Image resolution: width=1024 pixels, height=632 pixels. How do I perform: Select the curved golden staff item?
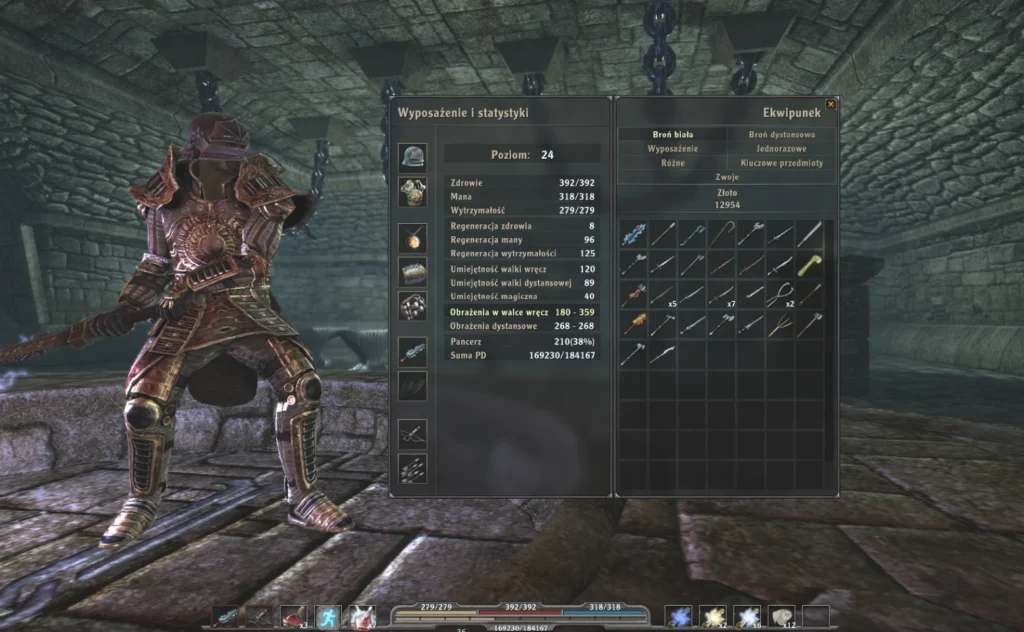click(x=721, y=235)
